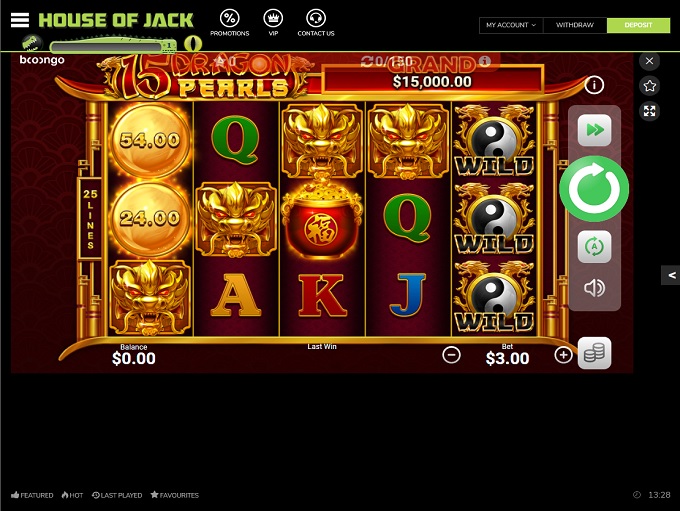Click the Deposit button
Viewport: 680px width, 511px height.
[x=638, y=25]
